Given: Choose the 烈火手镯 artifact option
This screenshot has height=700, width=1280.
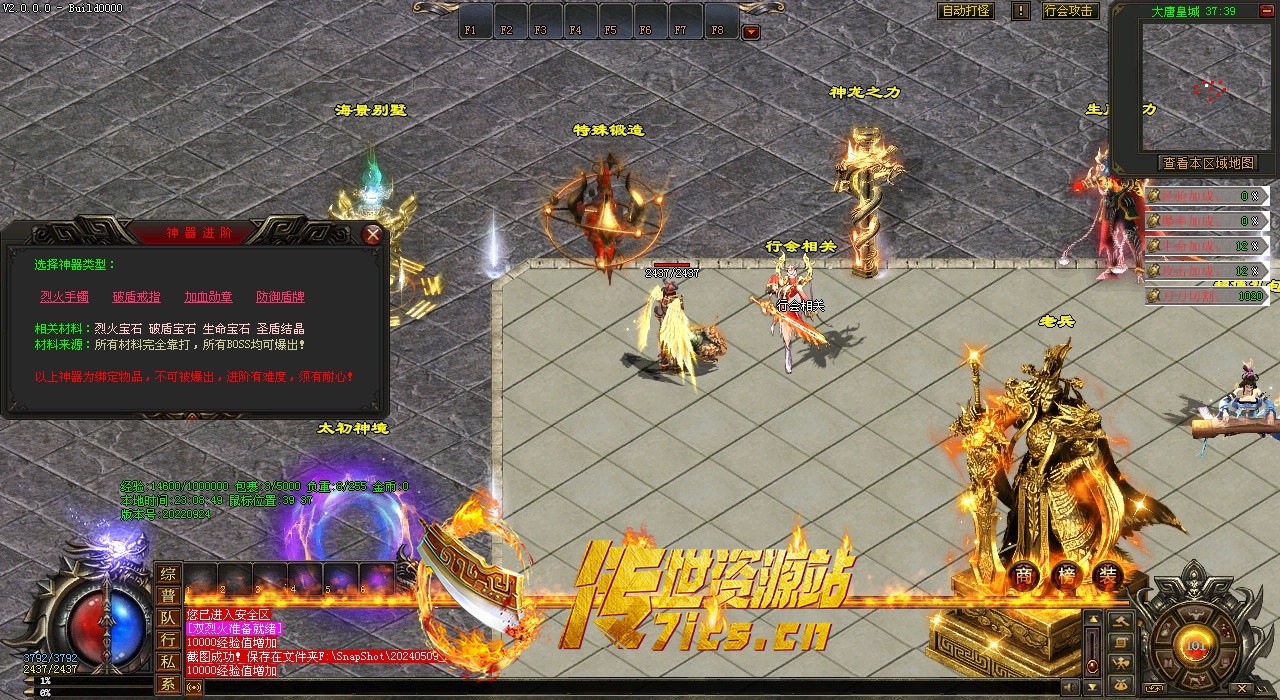Looking at the screenshot, I should click(64, 297).
